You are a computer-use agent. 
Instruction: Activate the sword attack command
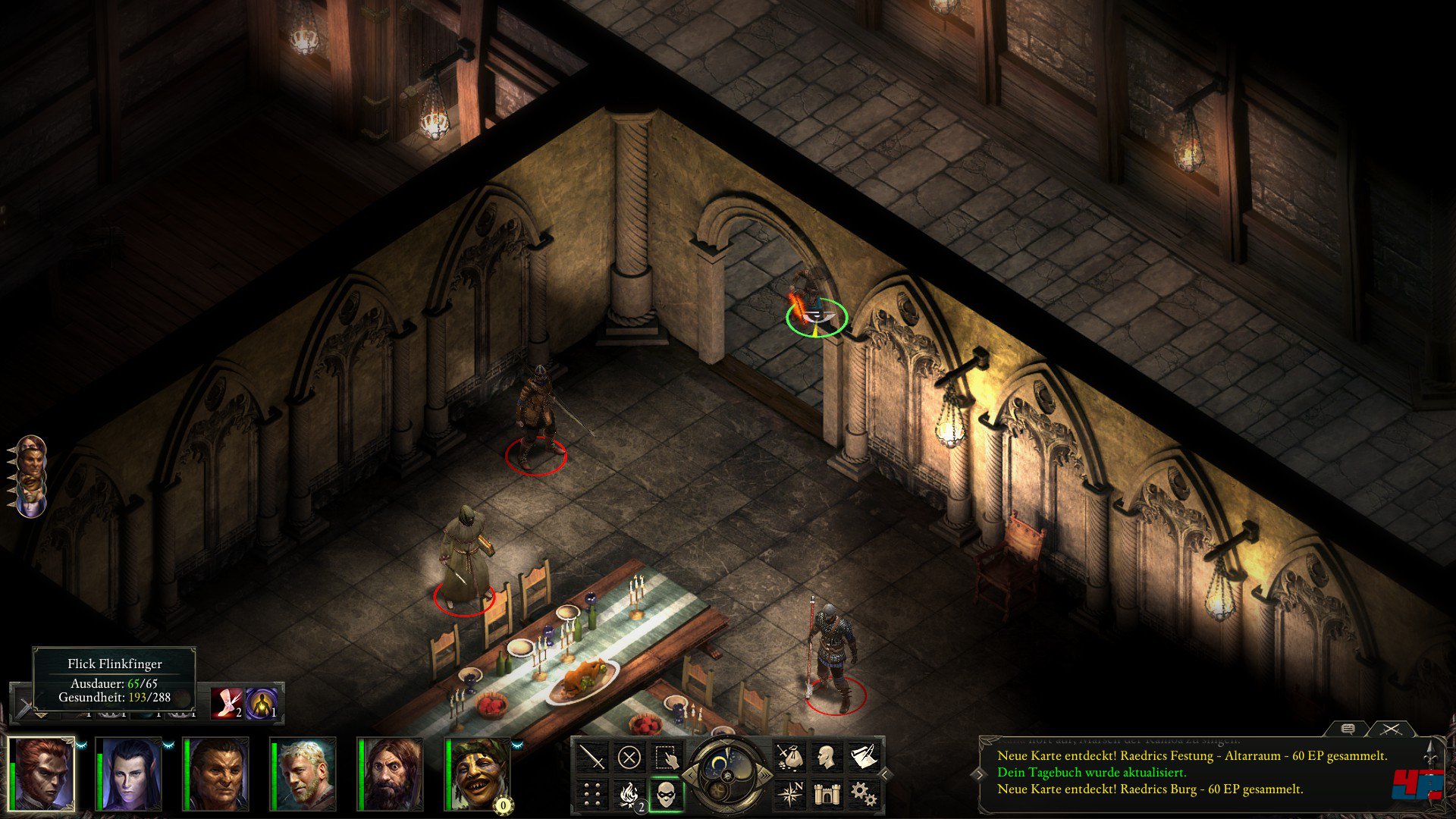[592, 757]
